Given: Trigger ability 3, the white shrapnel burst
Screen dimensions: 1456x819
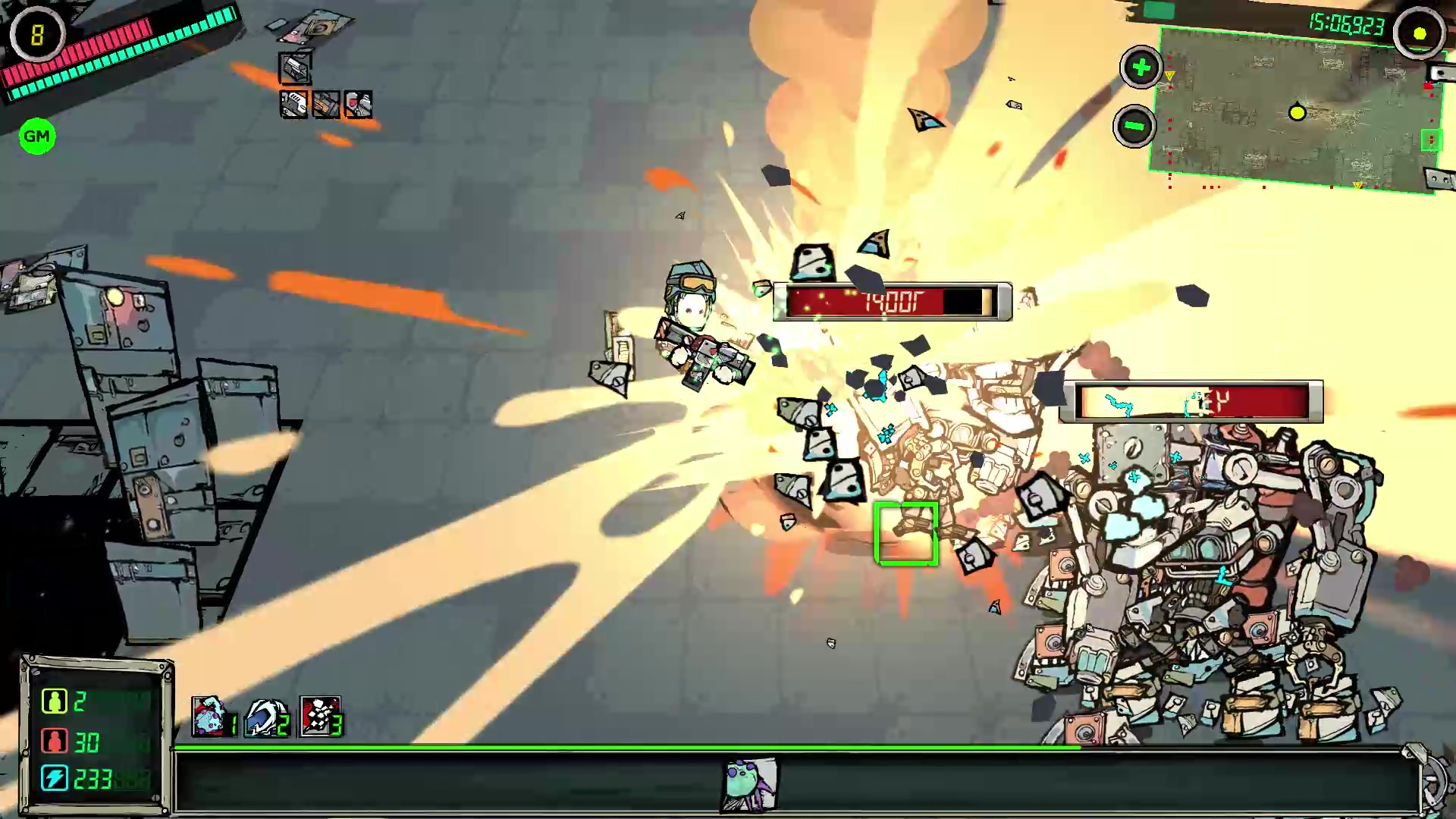Looking at the screenshot, I should click(318, 717).
